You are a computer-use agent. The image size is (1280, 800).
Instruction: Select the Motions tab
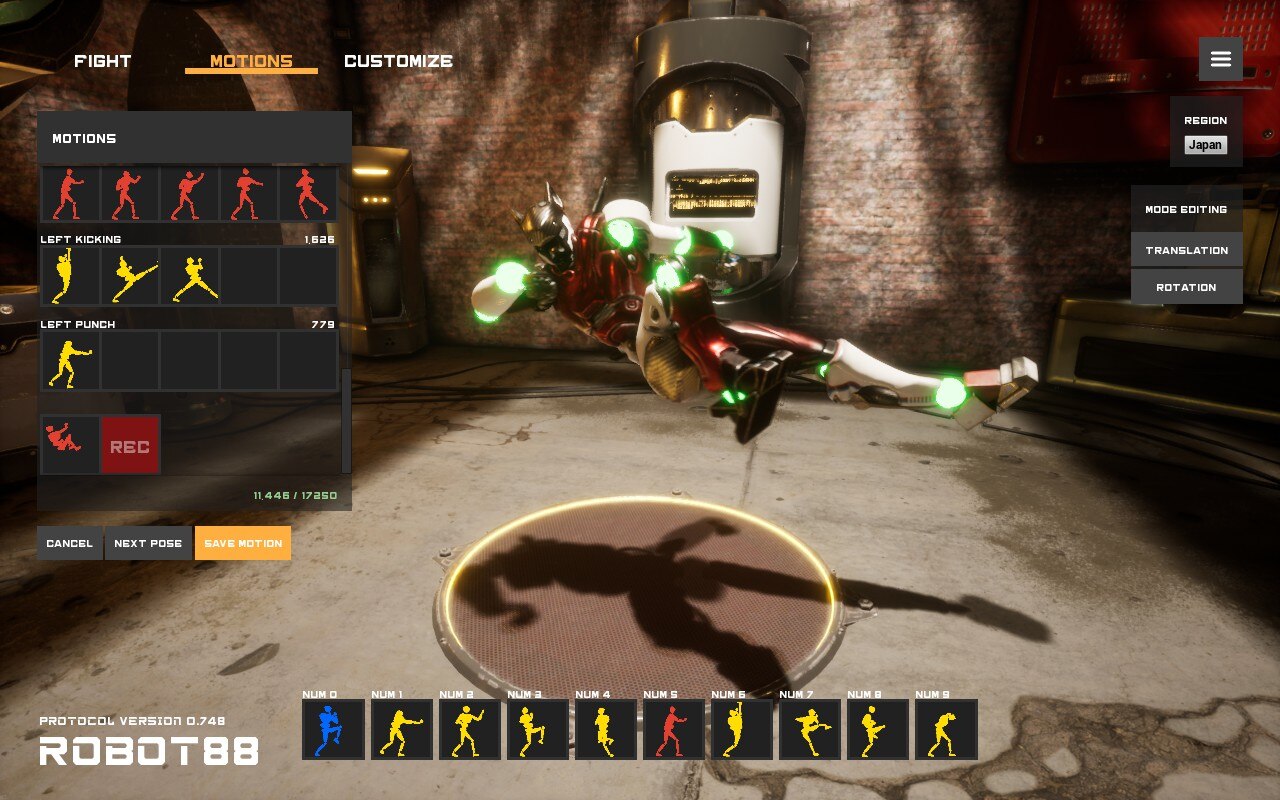point(251,61)
